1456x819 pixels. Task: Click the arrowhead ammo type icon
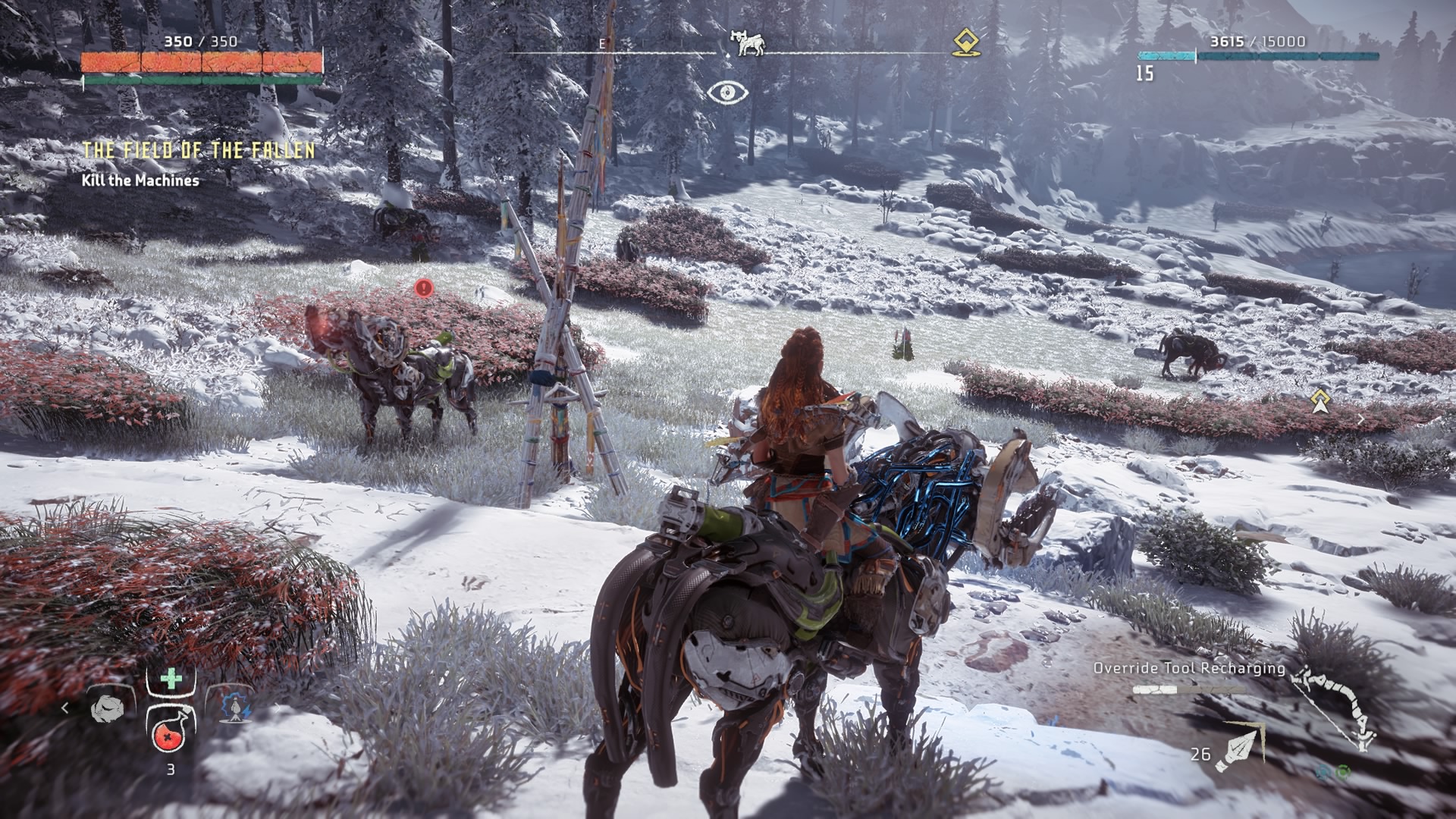point(1239,745)
